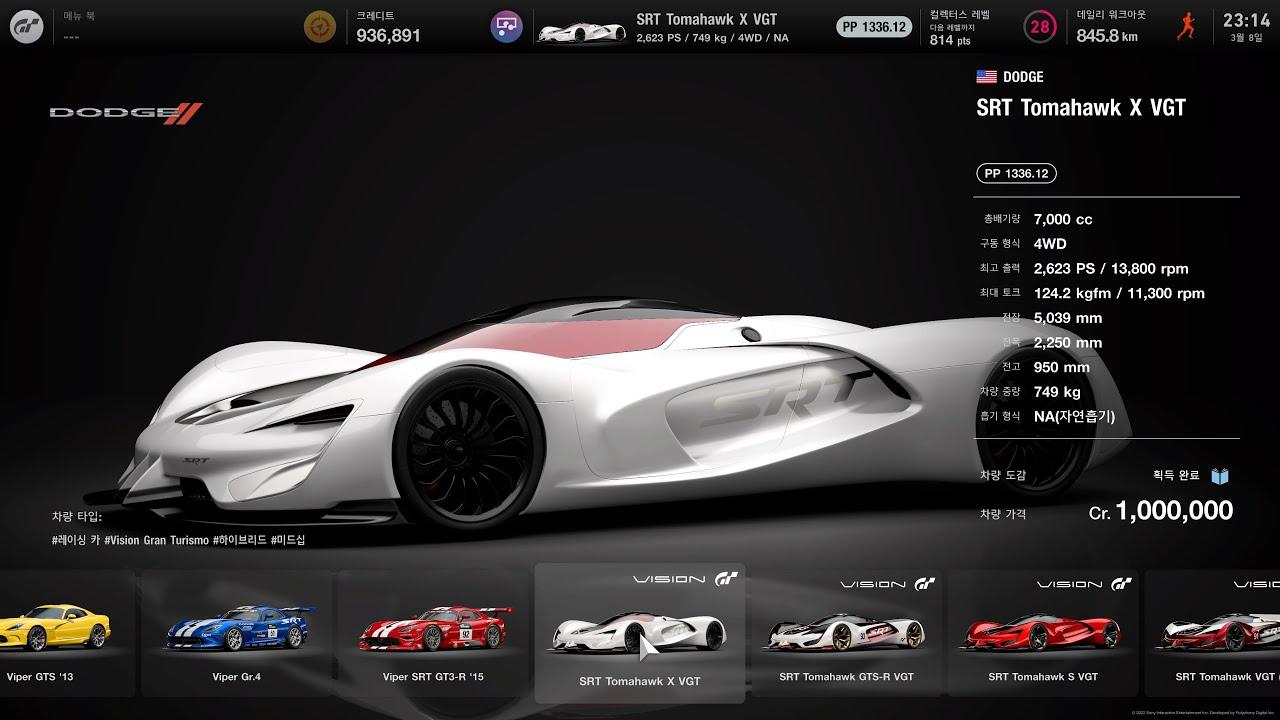Choose the blue Viper Gr.4 thumbnail
Image resolution: width=1280 pixels, height=720 pixels.
point(237,634)
